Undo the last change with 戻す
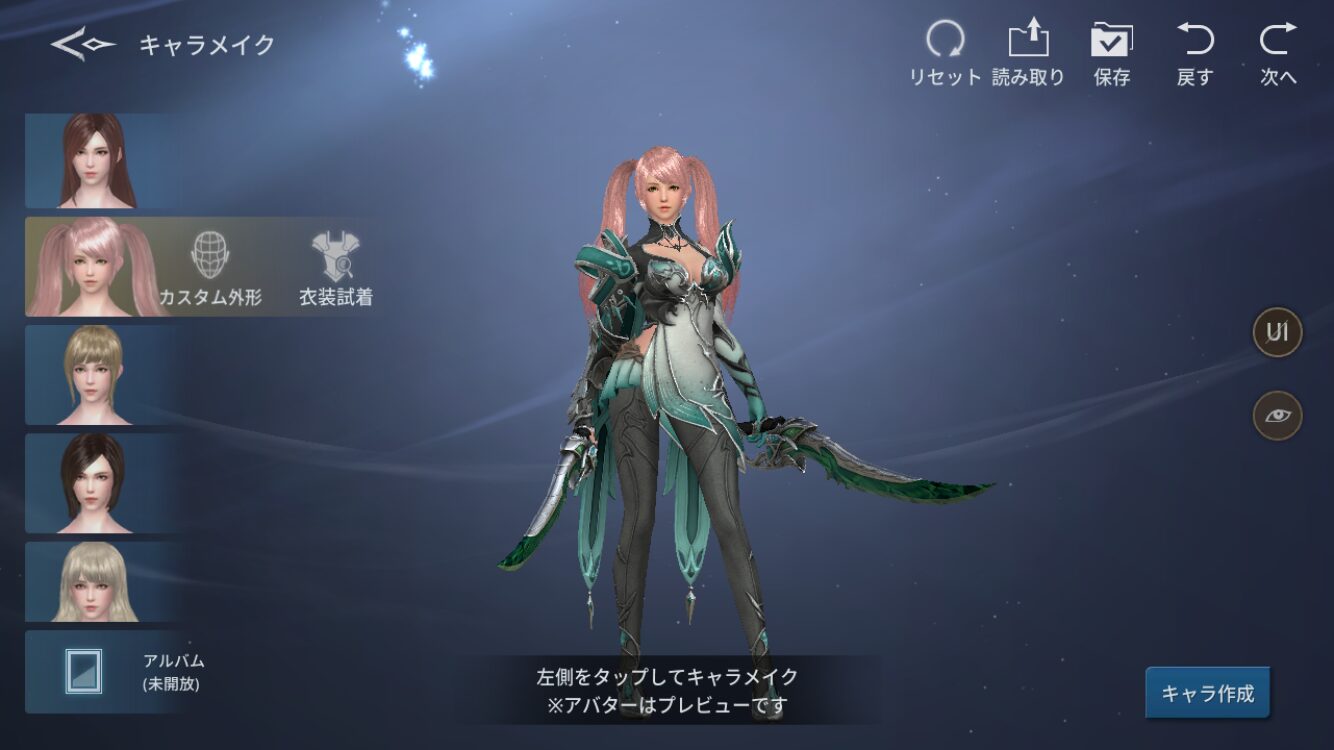The height and width of the screenshot is (750, 1334). click(x=1195, y=54)
